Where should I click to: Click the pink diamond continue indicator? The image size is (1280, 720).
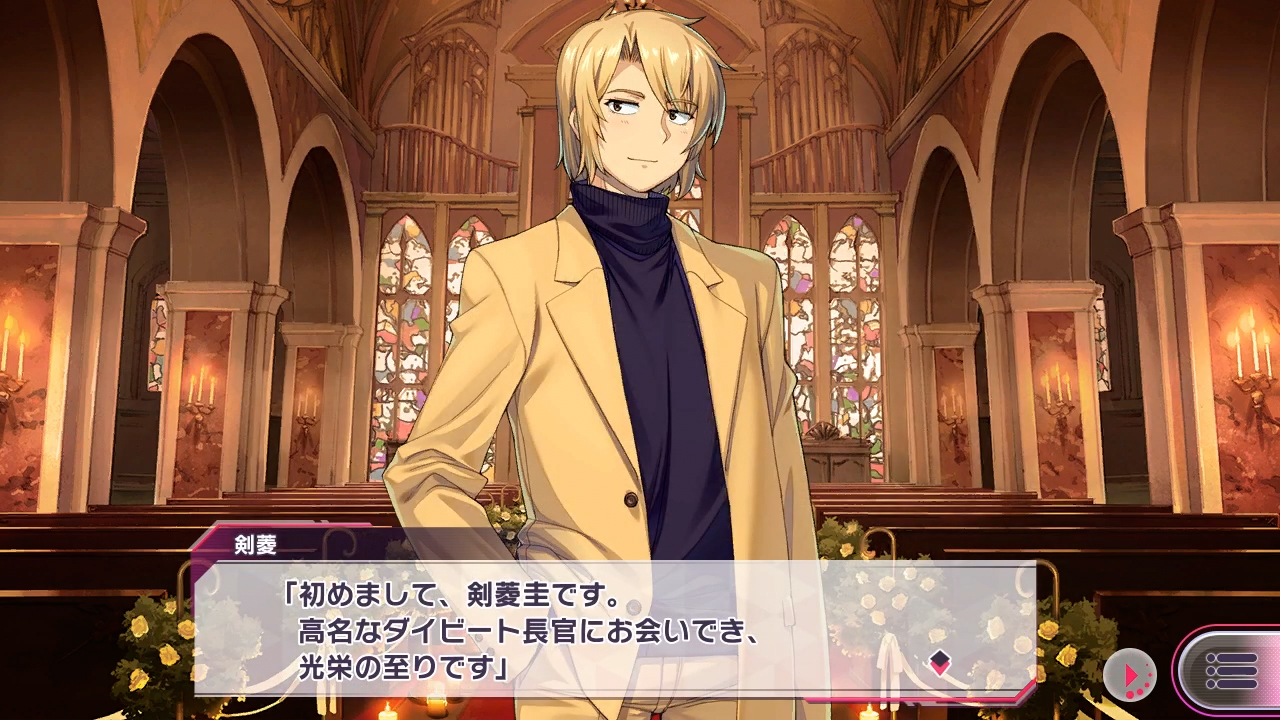click(x=939, y=660)
